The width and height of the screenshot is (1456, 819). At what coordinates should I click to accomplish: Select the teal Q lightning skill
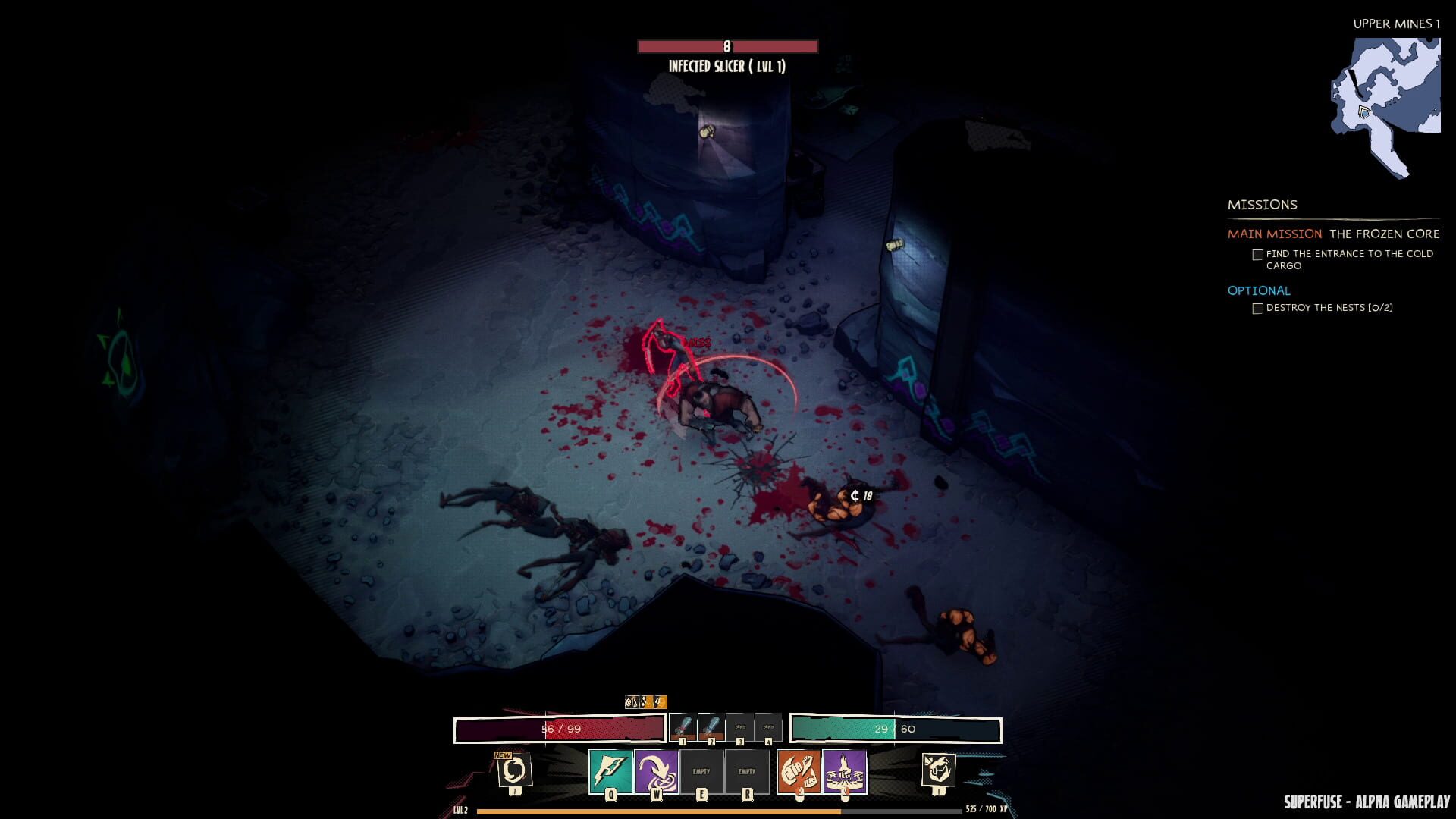pos(610,770)
